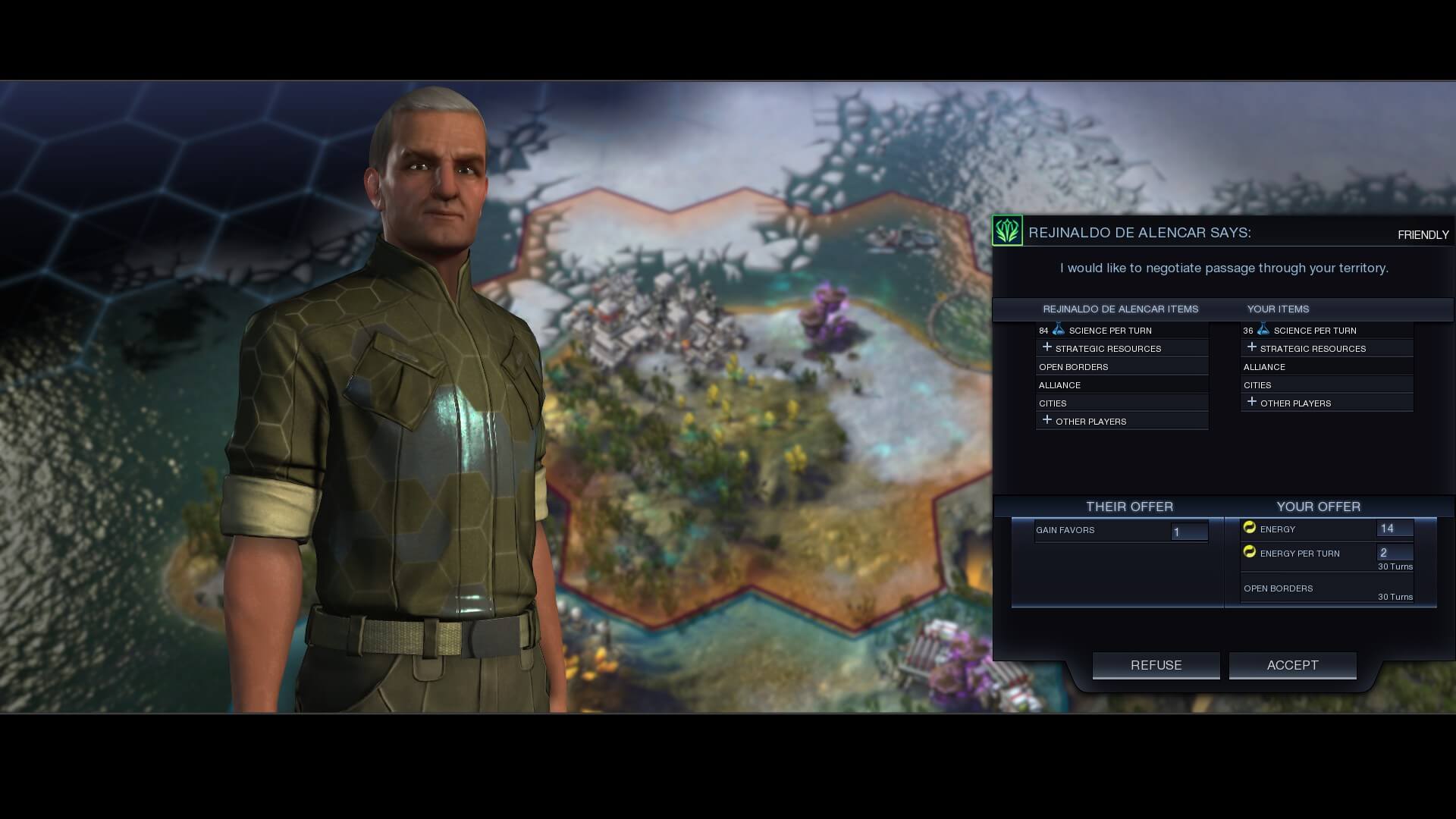Screen dimensions: 1456x819
Task: Select Alliance in Your Items list
Action: point(1264,366)
